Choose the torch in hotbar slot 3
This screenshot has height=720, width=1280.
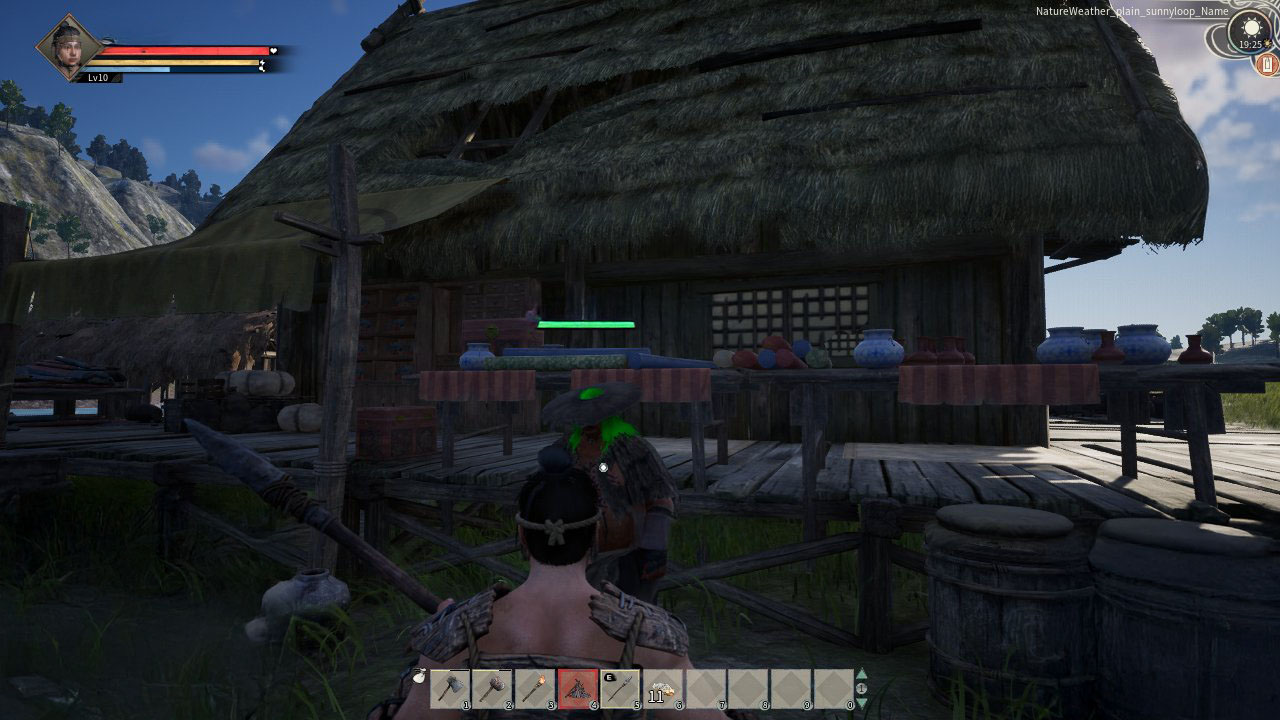click(x=534, y=688)
